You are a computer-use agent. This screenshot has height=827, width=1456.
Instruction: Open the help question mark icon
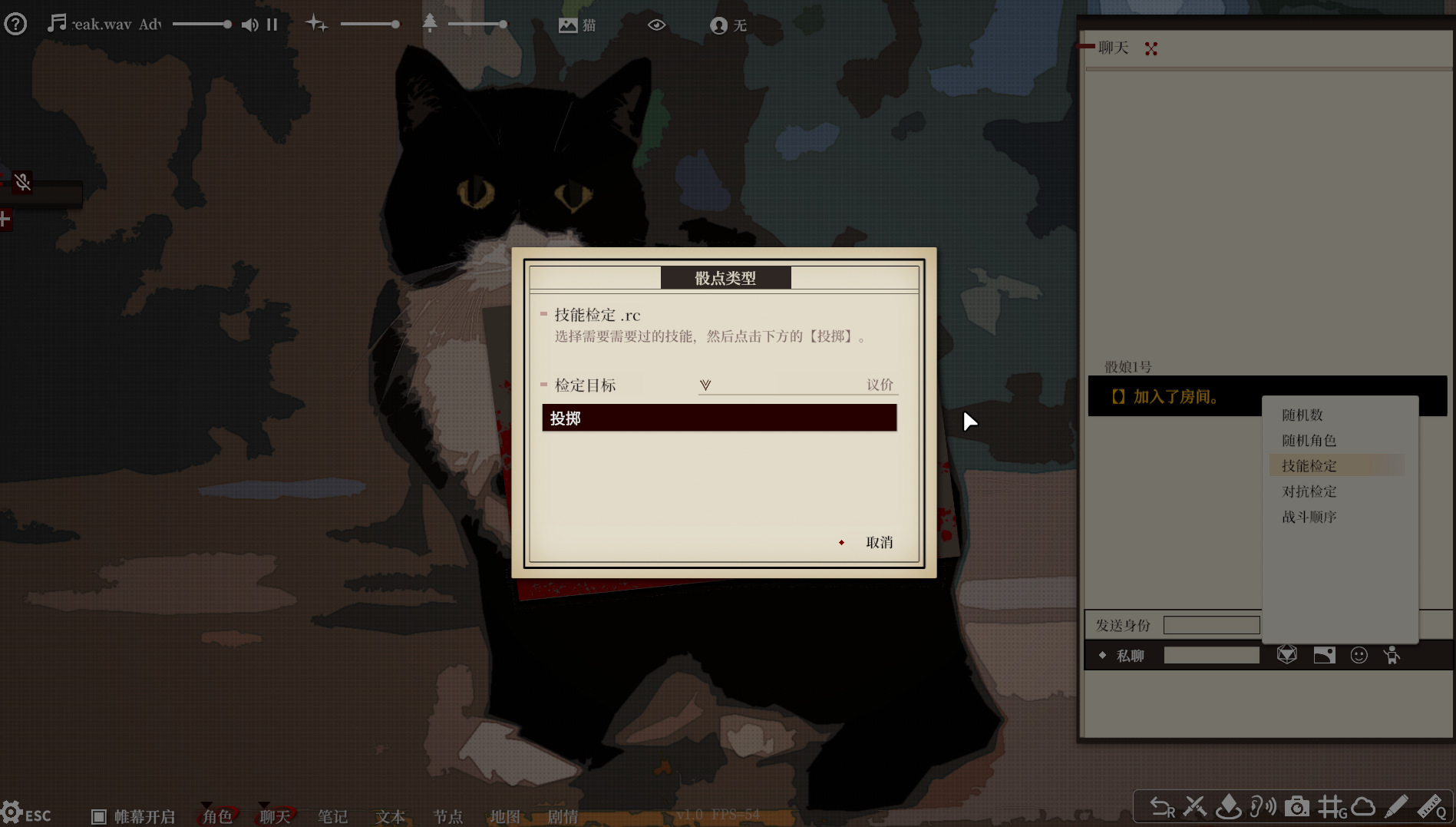(x=15, y=24)
